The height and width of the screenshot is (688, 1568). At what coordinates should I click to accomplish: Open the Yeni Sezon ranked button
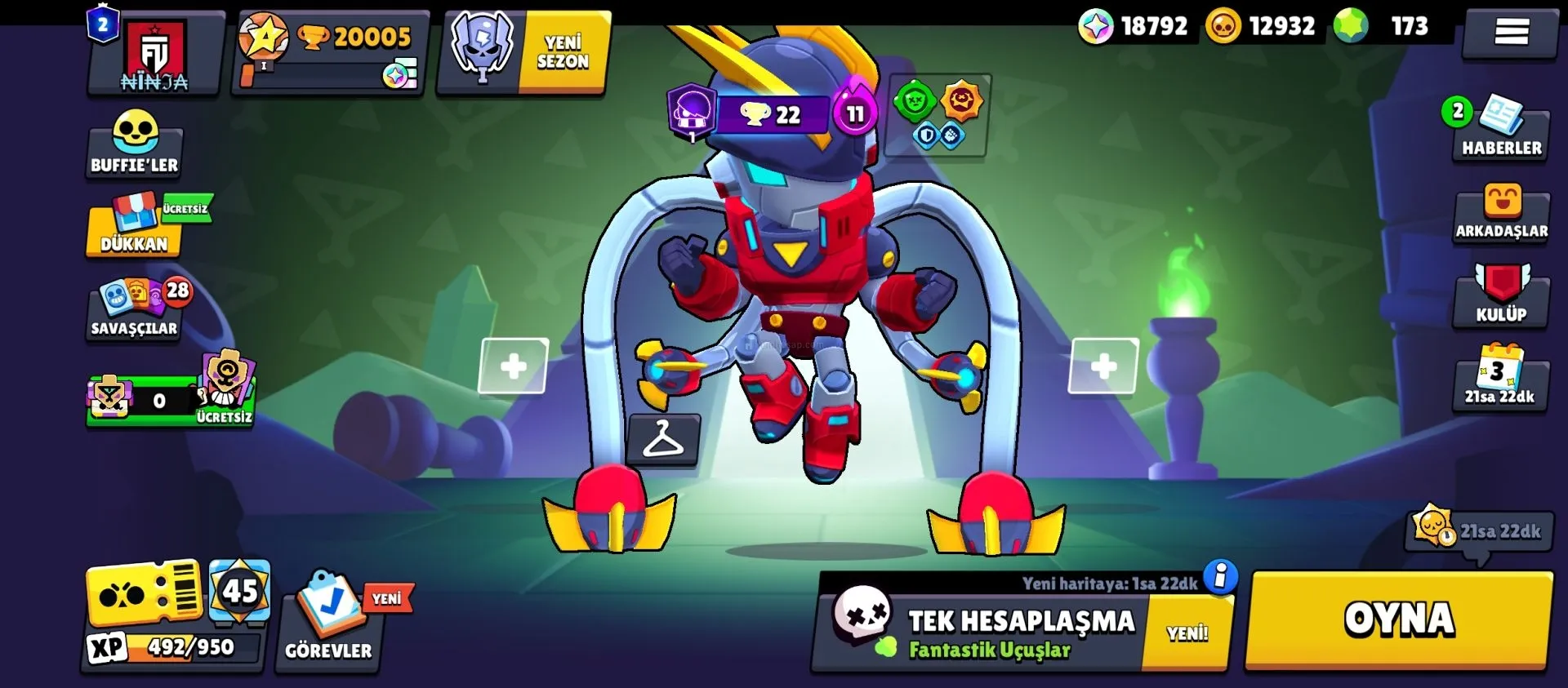[524, 52]
